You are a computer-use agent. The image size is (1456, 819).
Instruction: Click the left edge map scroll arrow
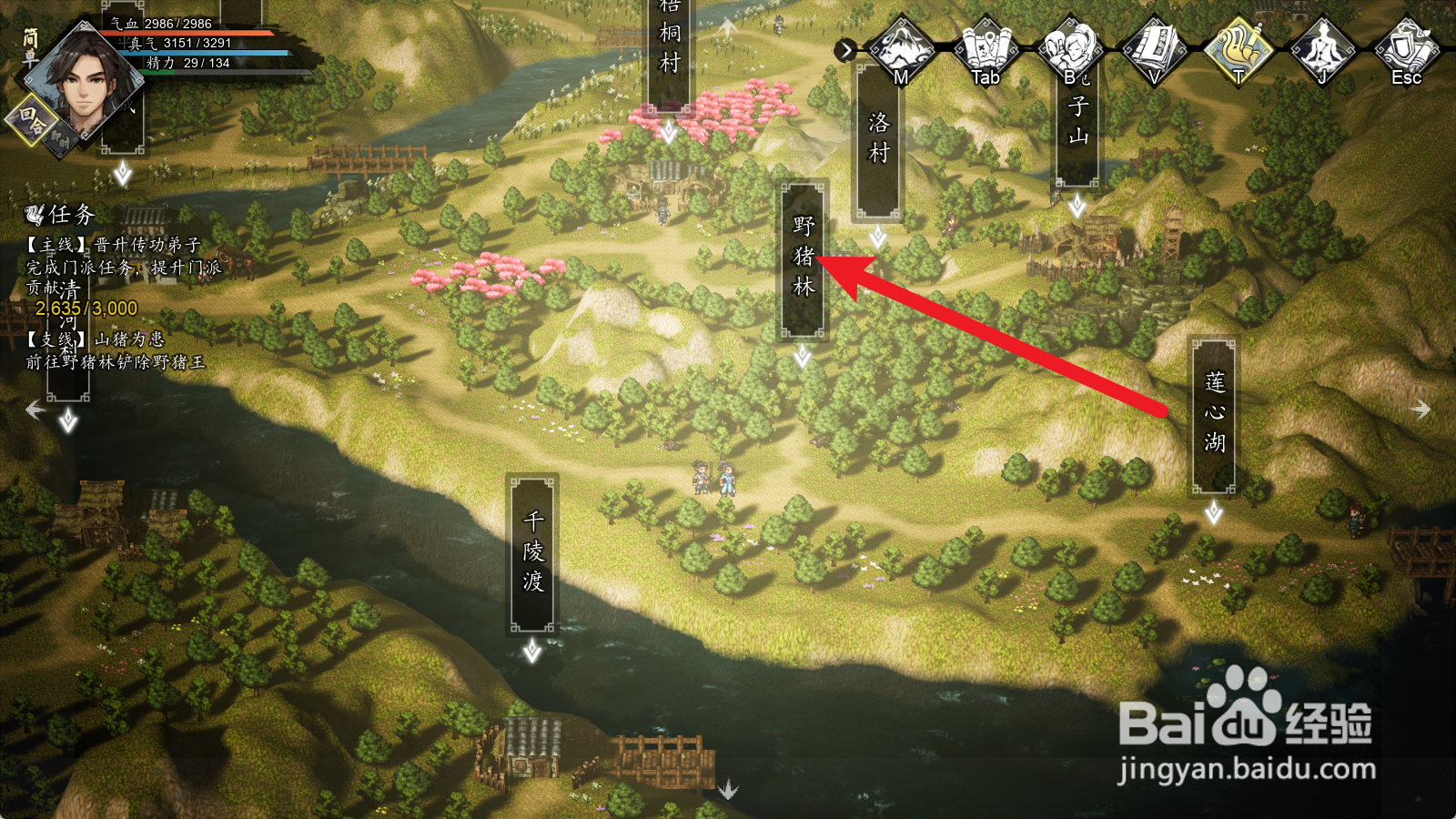pyautogui.click(x=35, y=410)
